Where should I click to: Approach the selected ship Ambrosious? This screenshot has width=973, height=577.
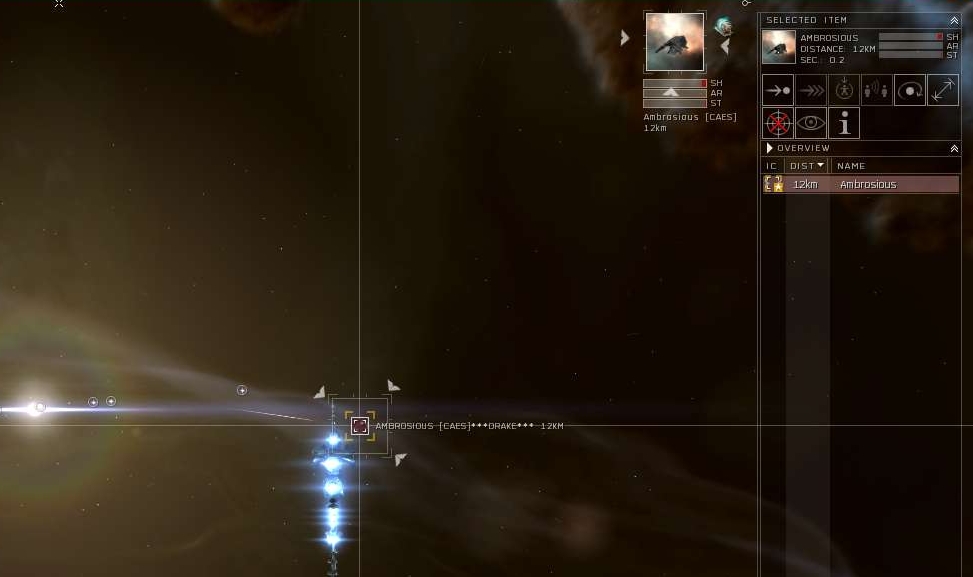tap(778, 90)
